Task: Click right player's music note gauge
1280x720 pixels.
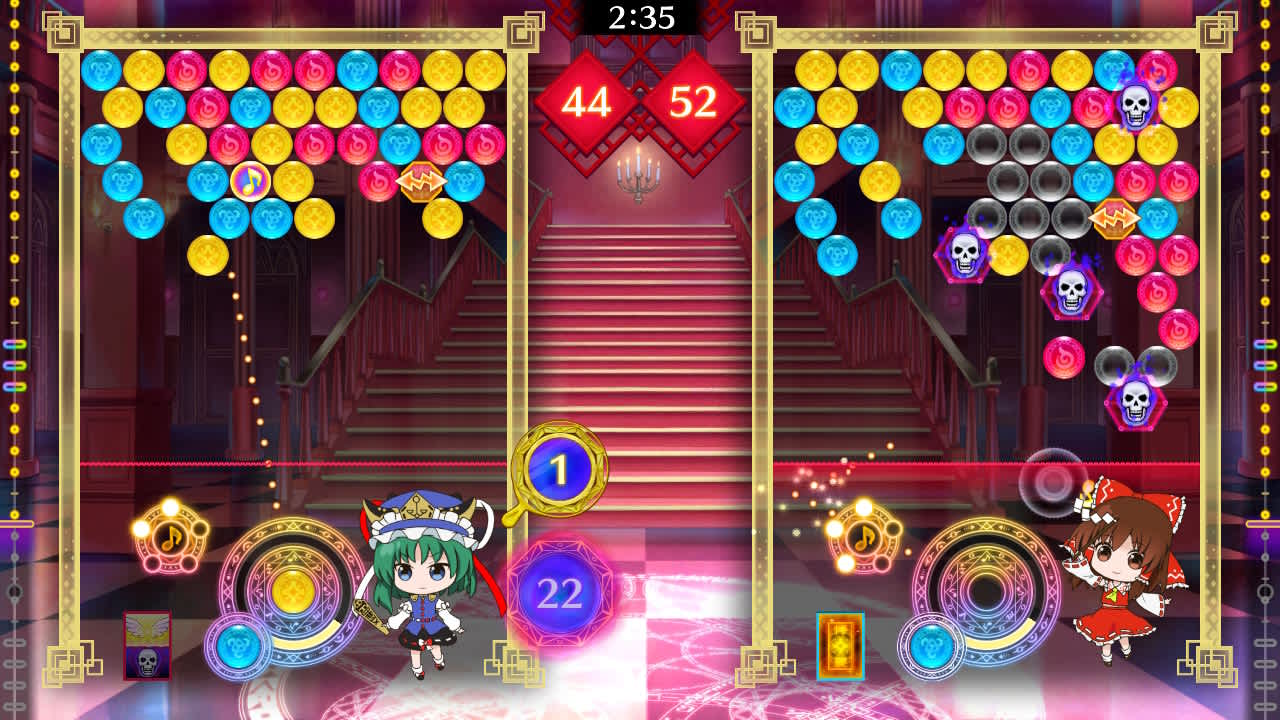Action: (866, 540)
